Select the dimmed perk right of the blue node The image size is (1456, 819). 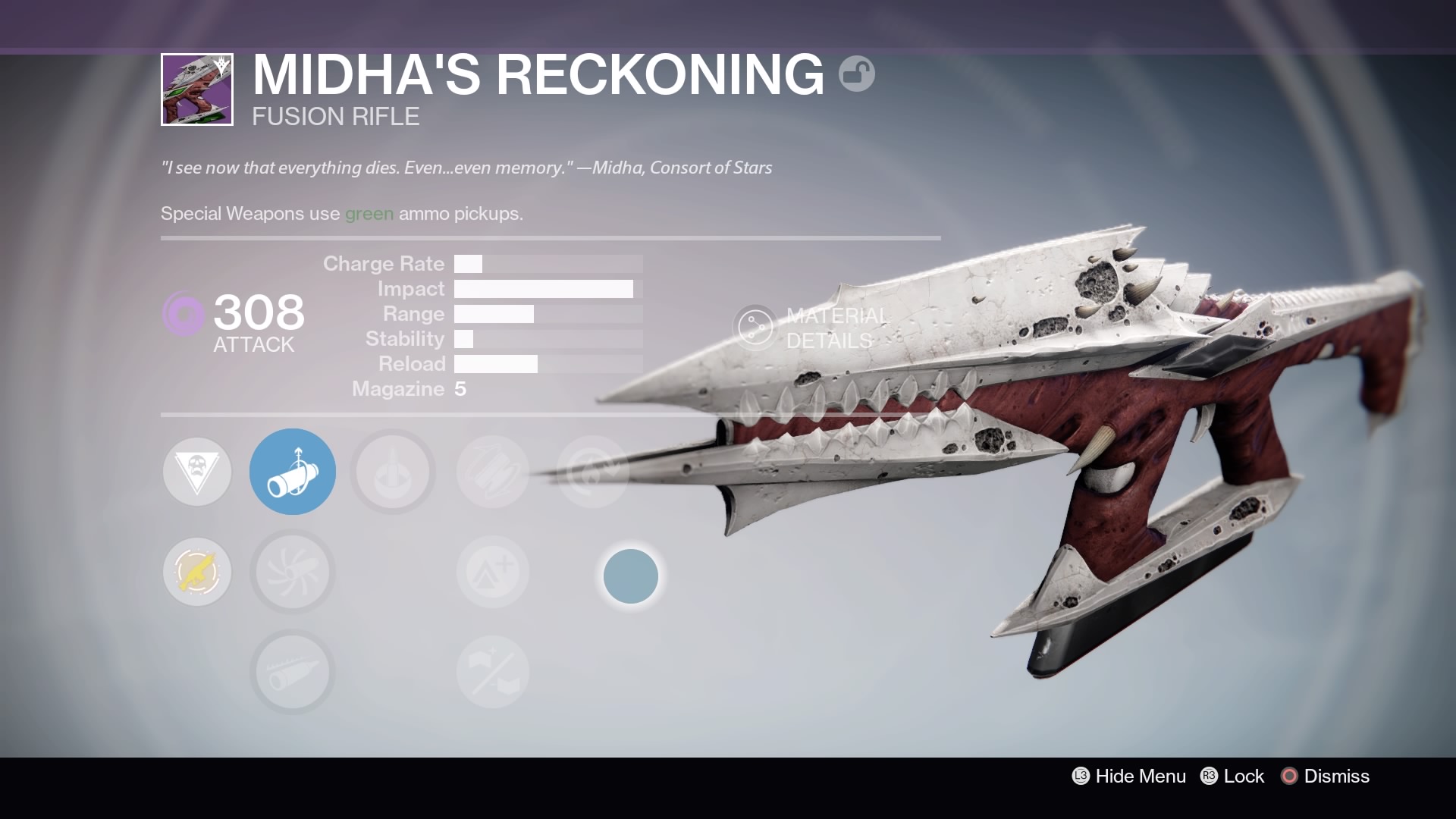(393, 472)
